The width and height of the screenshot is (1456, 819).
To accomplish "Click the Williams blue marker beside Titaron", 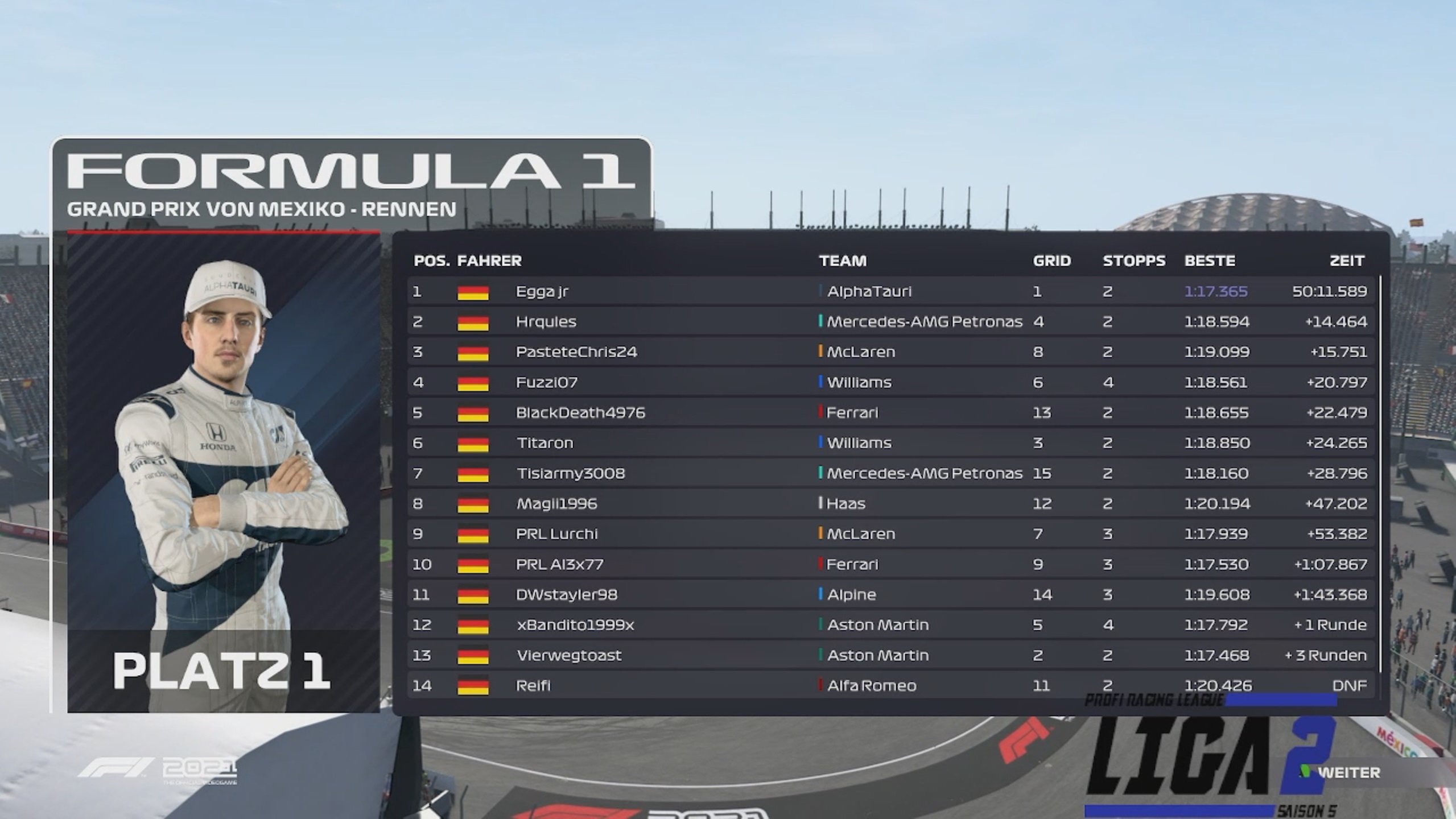I will tap(819, 442).
